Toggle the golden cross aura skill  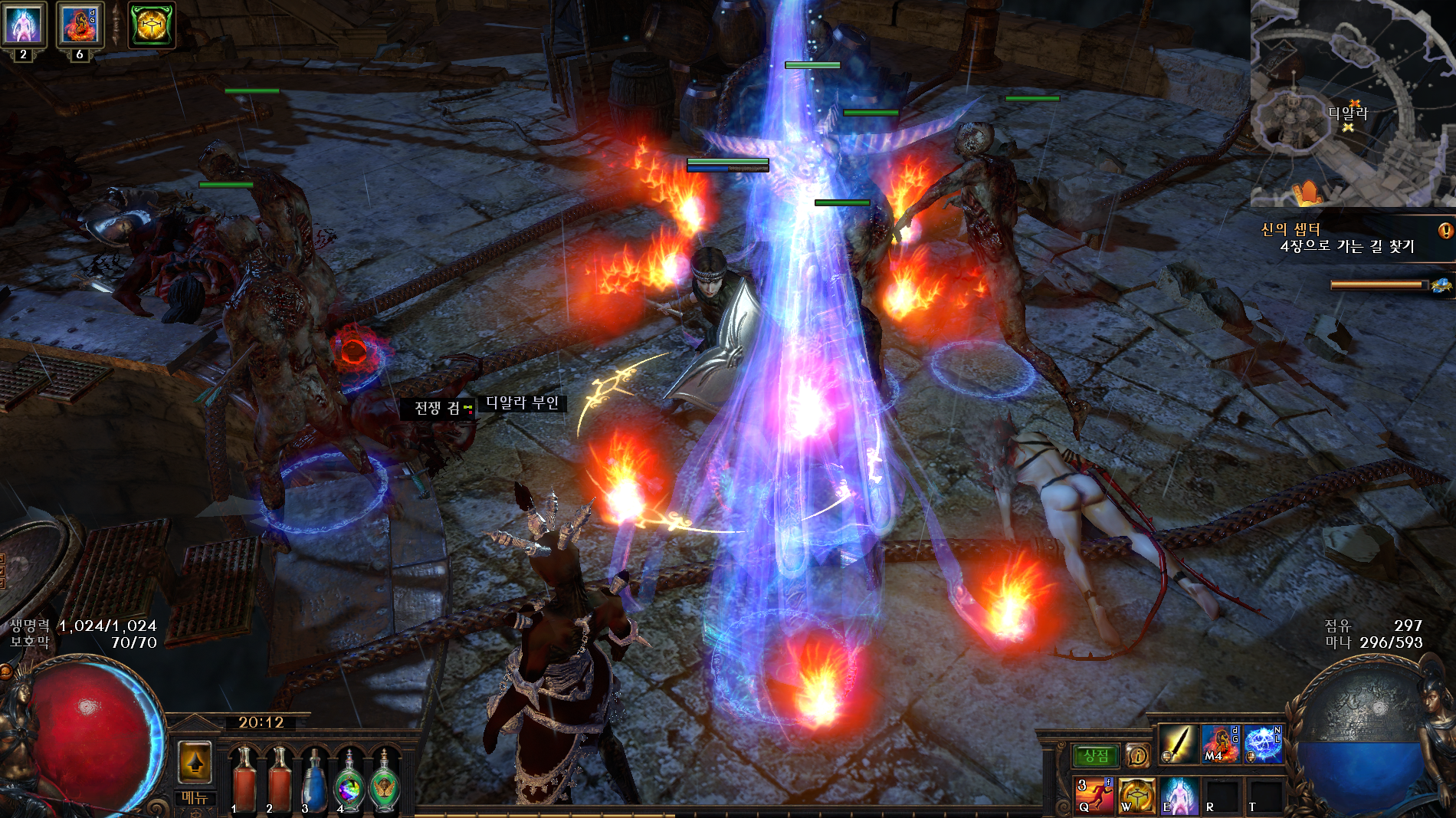(x=1136, y=796)
